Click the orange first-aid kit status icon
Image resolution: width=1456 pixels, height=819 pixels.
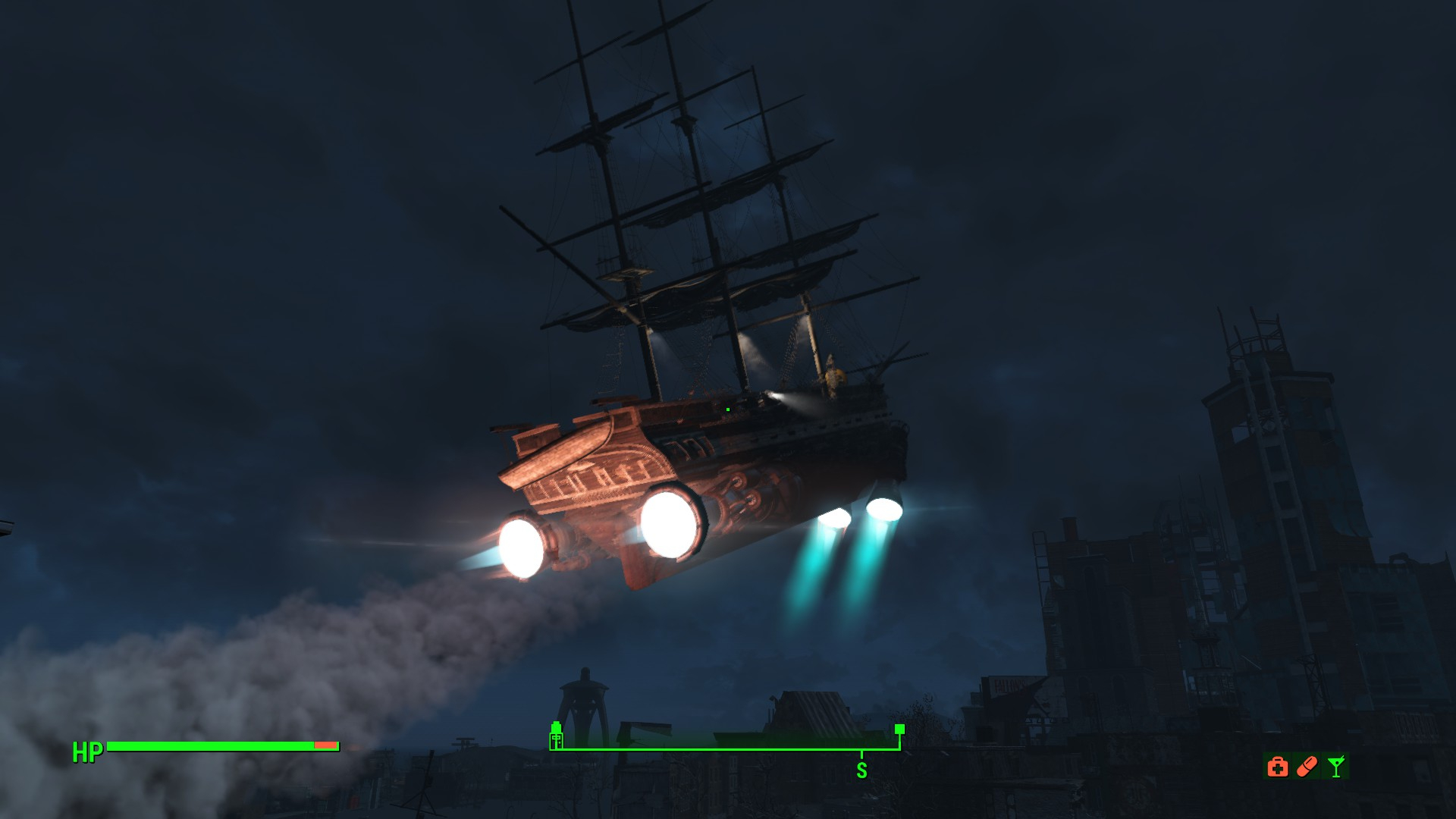tap(1278, 767)
